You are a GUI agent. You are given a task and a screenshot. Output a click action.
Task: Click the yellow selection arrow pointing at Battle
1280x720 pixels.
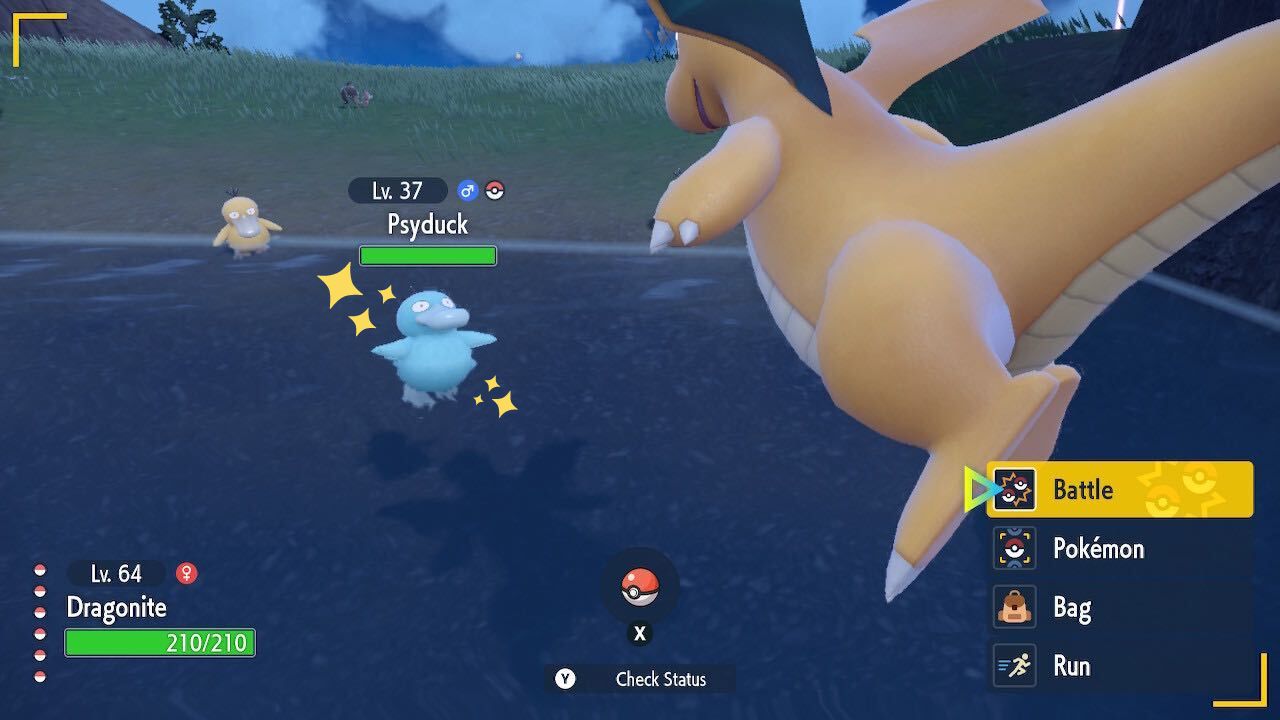(975, 487)
